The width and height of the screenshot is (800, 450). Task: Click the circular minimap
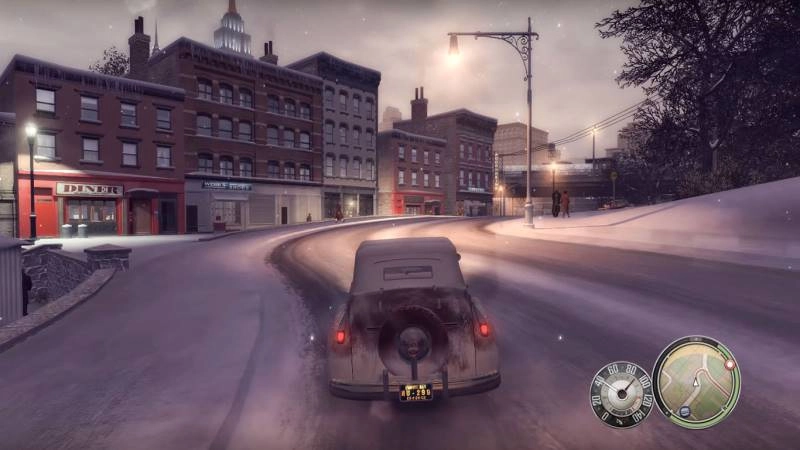click(696, 382)
